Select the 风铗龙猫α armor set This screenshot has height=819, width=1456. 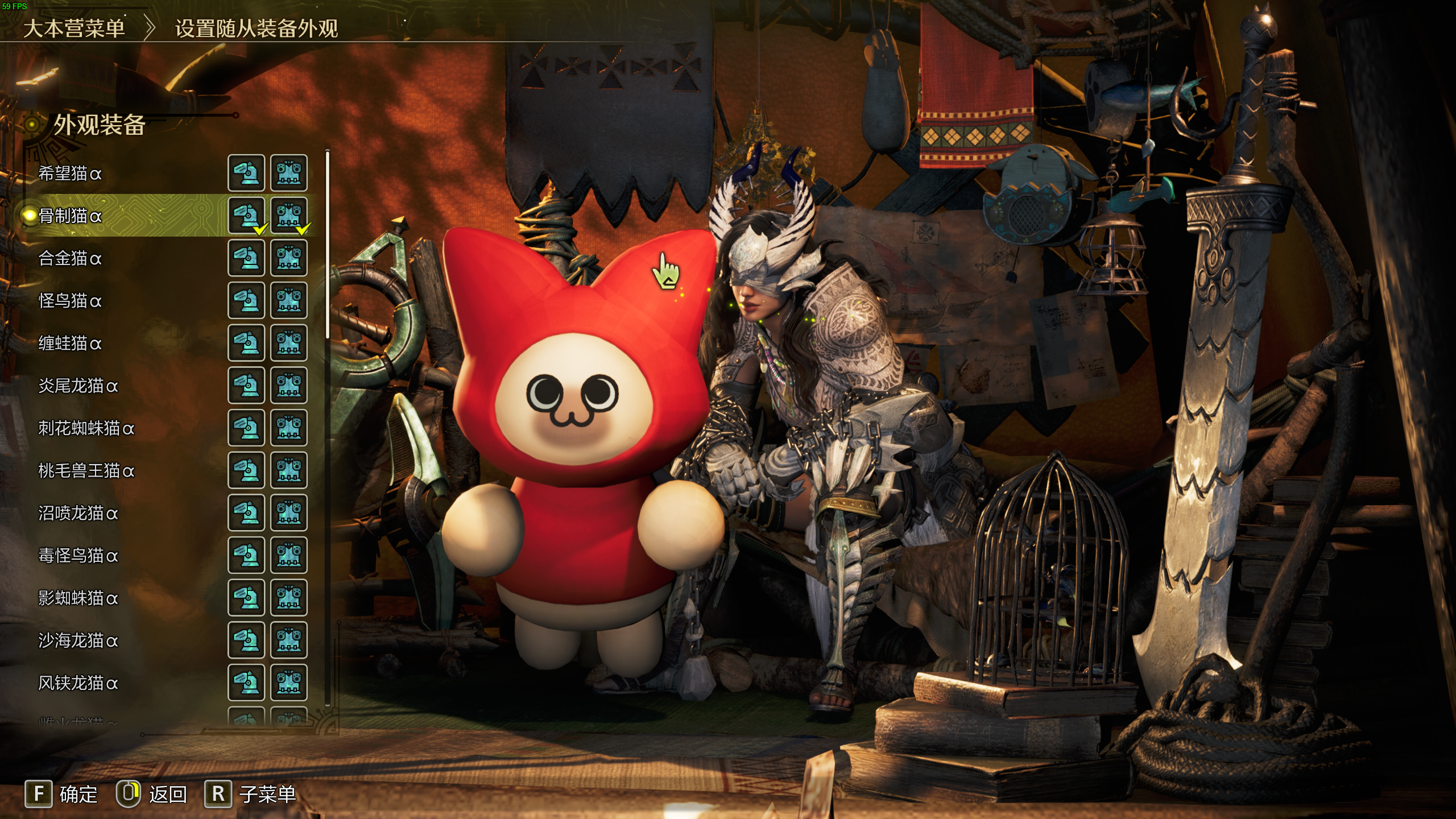coord(78,682)
